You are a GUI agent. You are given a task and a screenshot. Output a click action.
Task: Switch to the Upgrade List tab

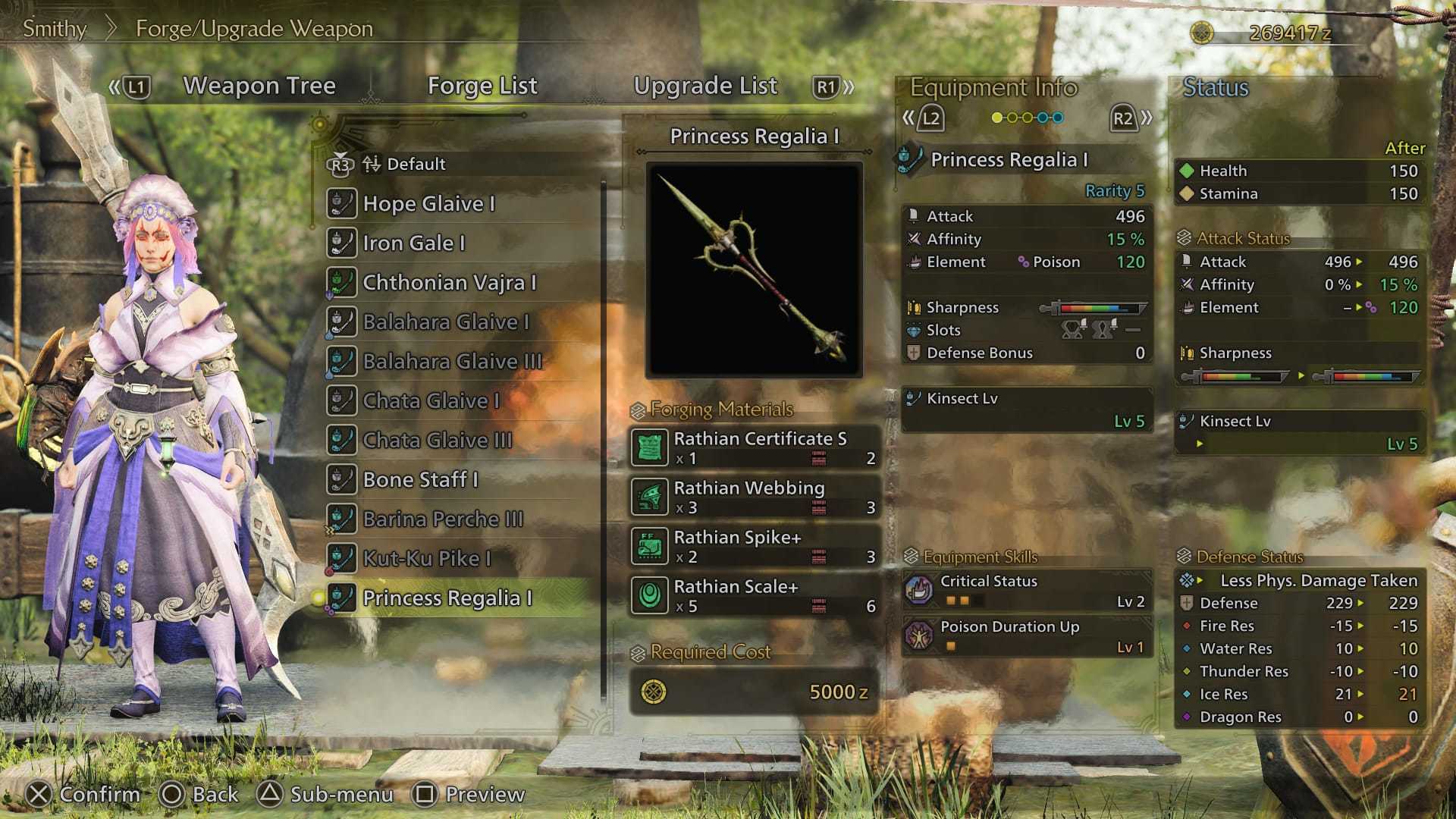[706, 86]
